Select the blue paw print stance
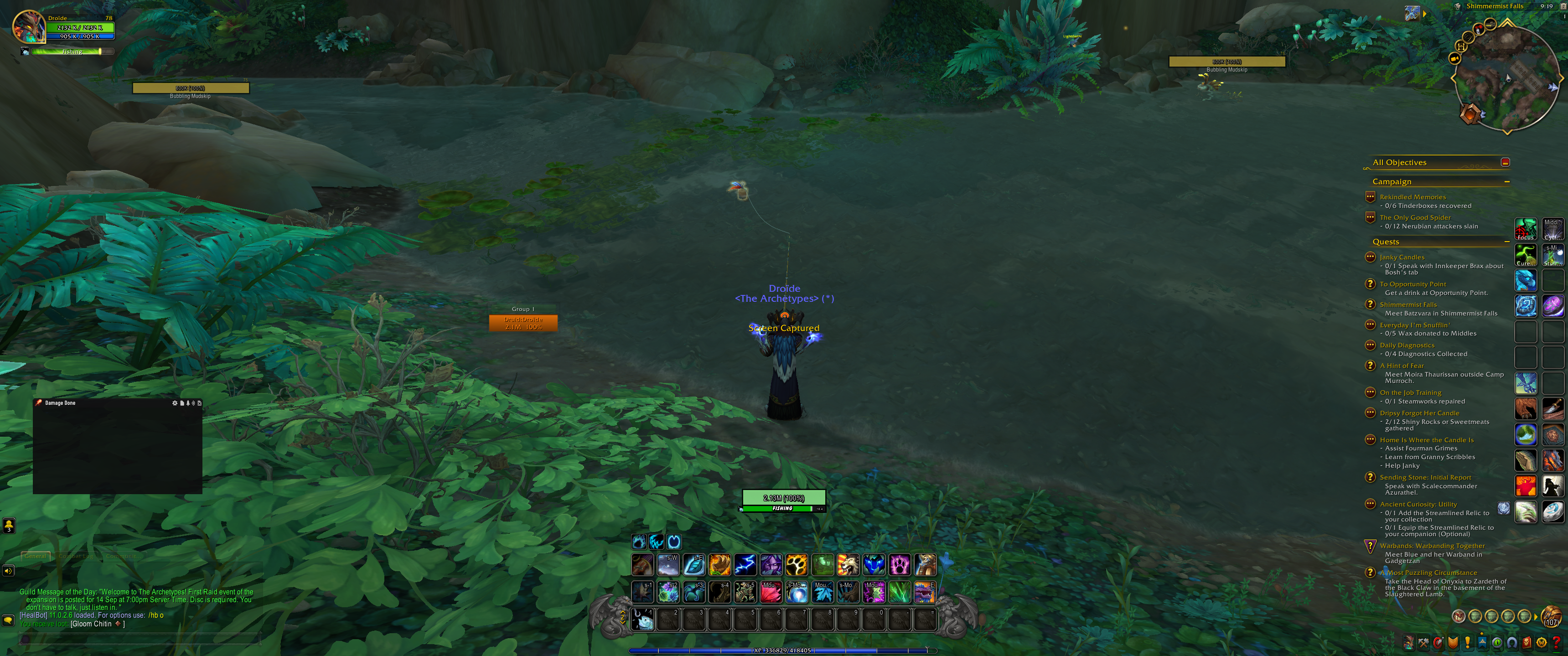The width and height of the screenshot is (1568, 656). click(x=638, y=542)
